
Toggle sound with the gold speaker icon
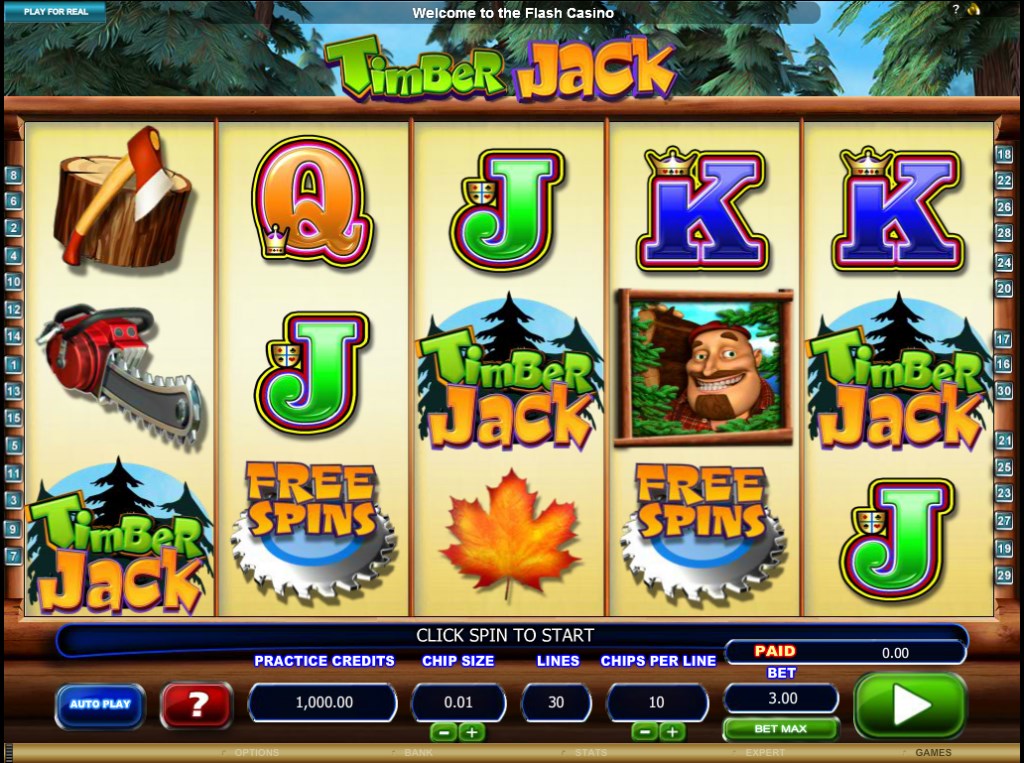click(971, 10)
